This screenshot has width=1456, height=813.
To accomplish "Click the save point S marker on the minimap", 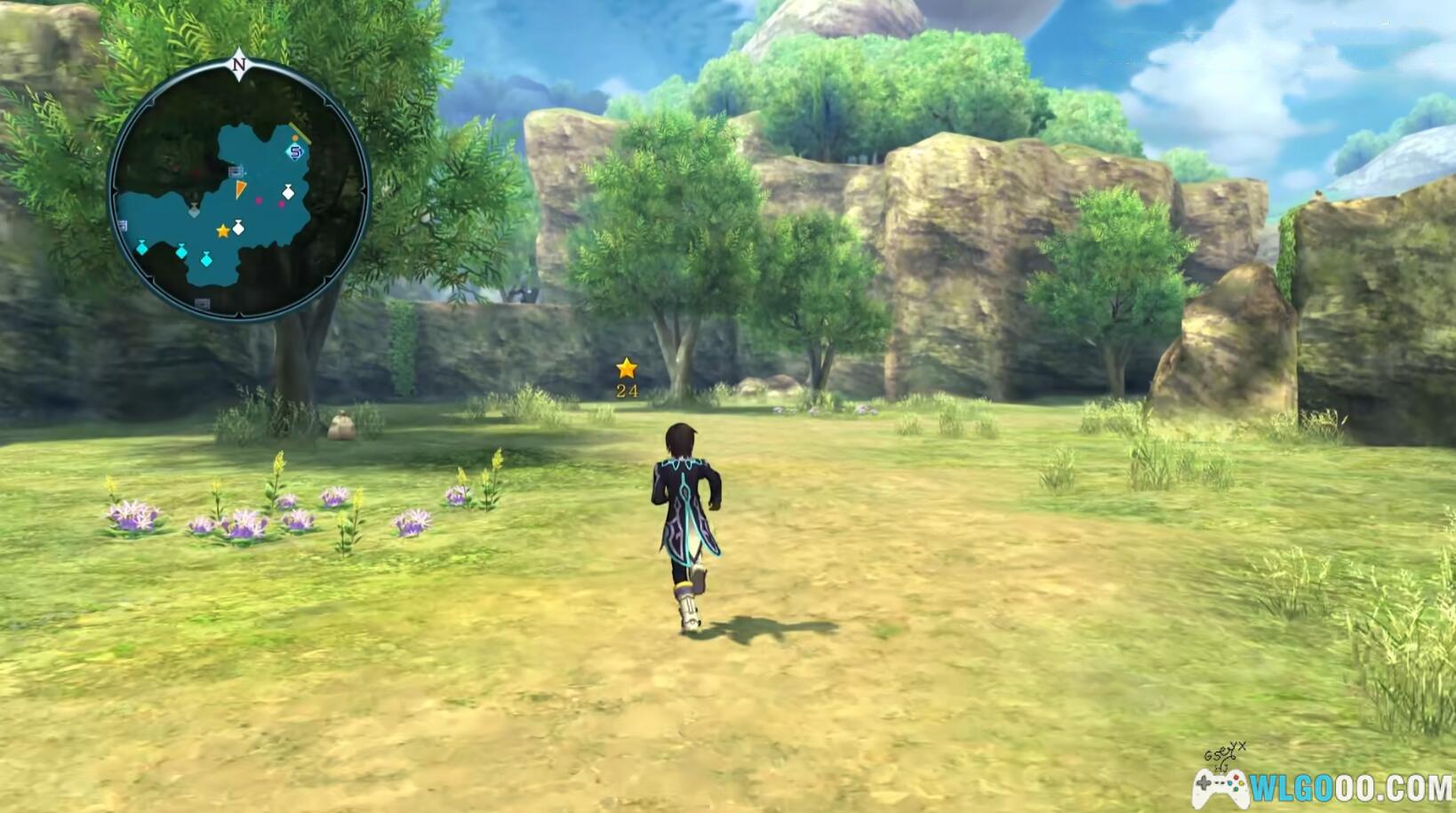I will 295,152.
